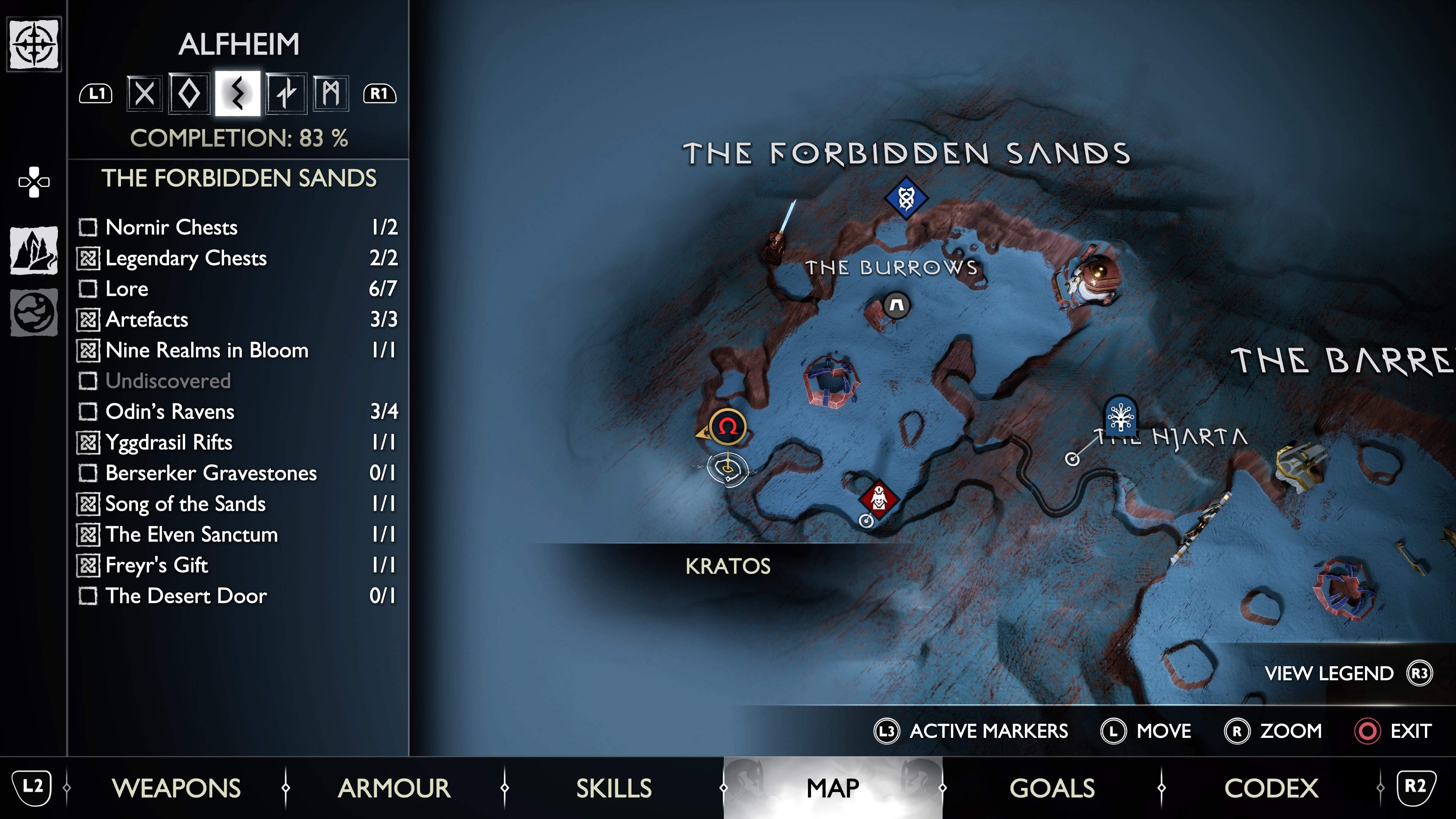Click R1 to switch to the next realm
Viewport: 1456px width, 819px height.
(x=380, y=94)
